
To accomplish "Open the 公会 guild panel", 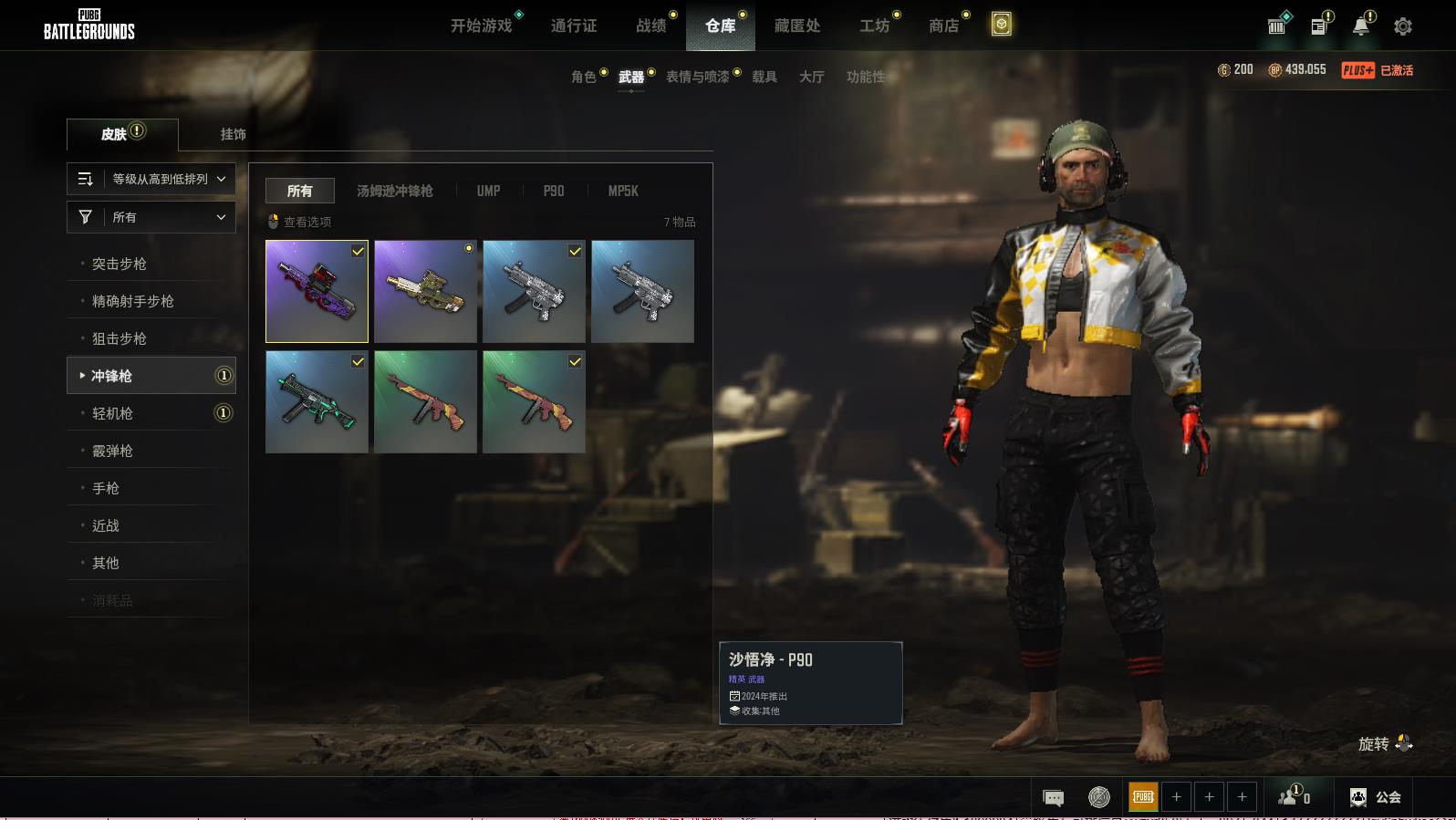I will [x=1376, y=797].
